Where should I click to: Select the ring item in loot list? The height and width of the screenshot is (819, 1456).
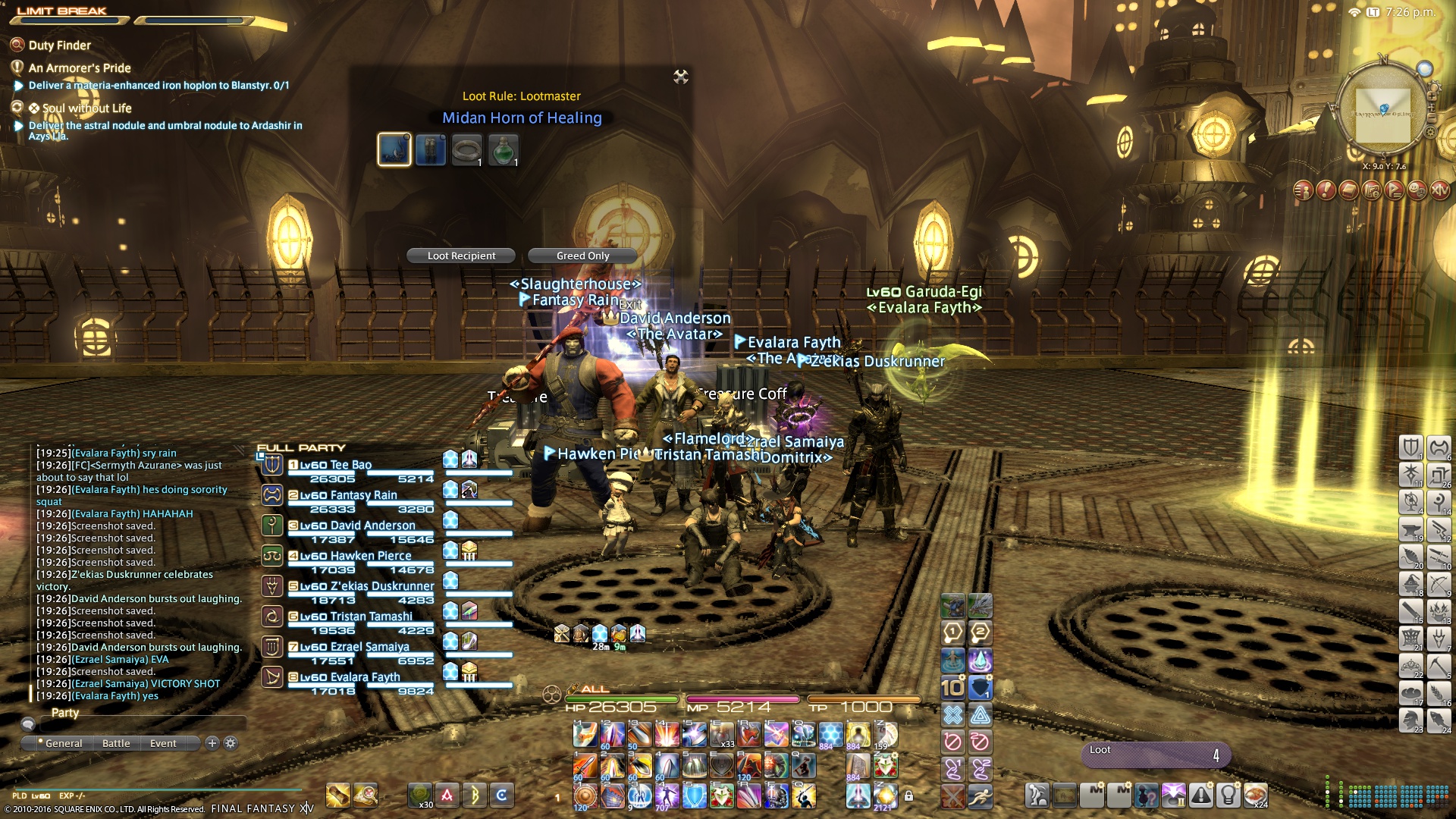tap(467, 149)
